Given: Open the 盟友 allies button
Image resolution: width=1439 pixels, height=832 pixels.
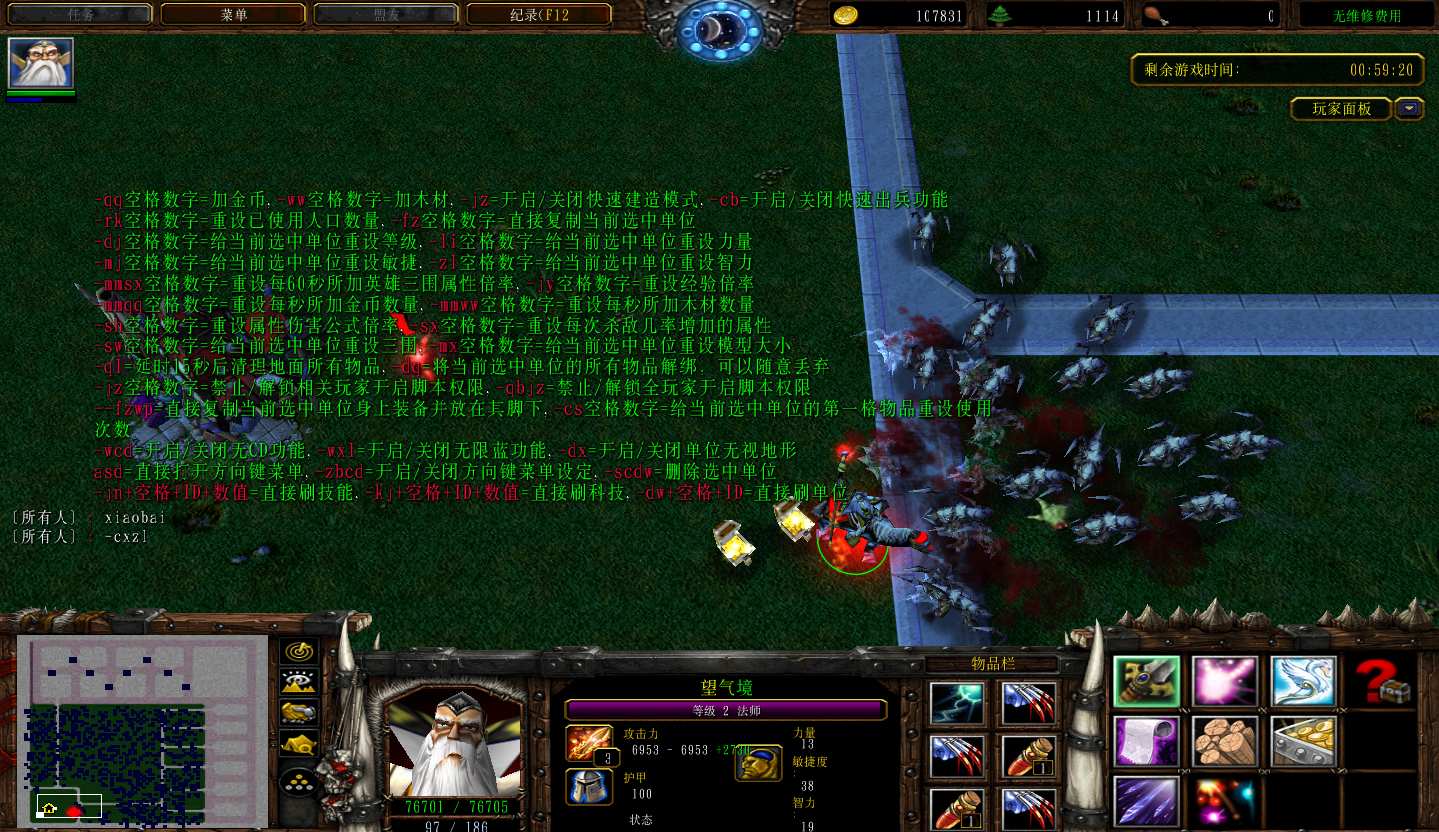Looking at the screenshot, I should coord(386,15).
